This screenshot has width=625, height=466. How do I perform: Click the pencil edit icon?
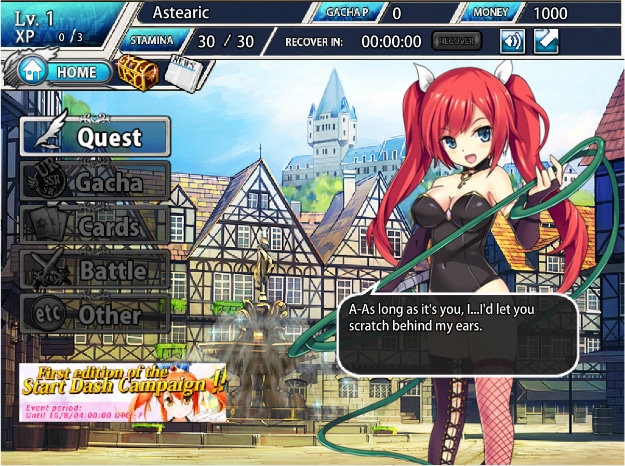(545, 42)
